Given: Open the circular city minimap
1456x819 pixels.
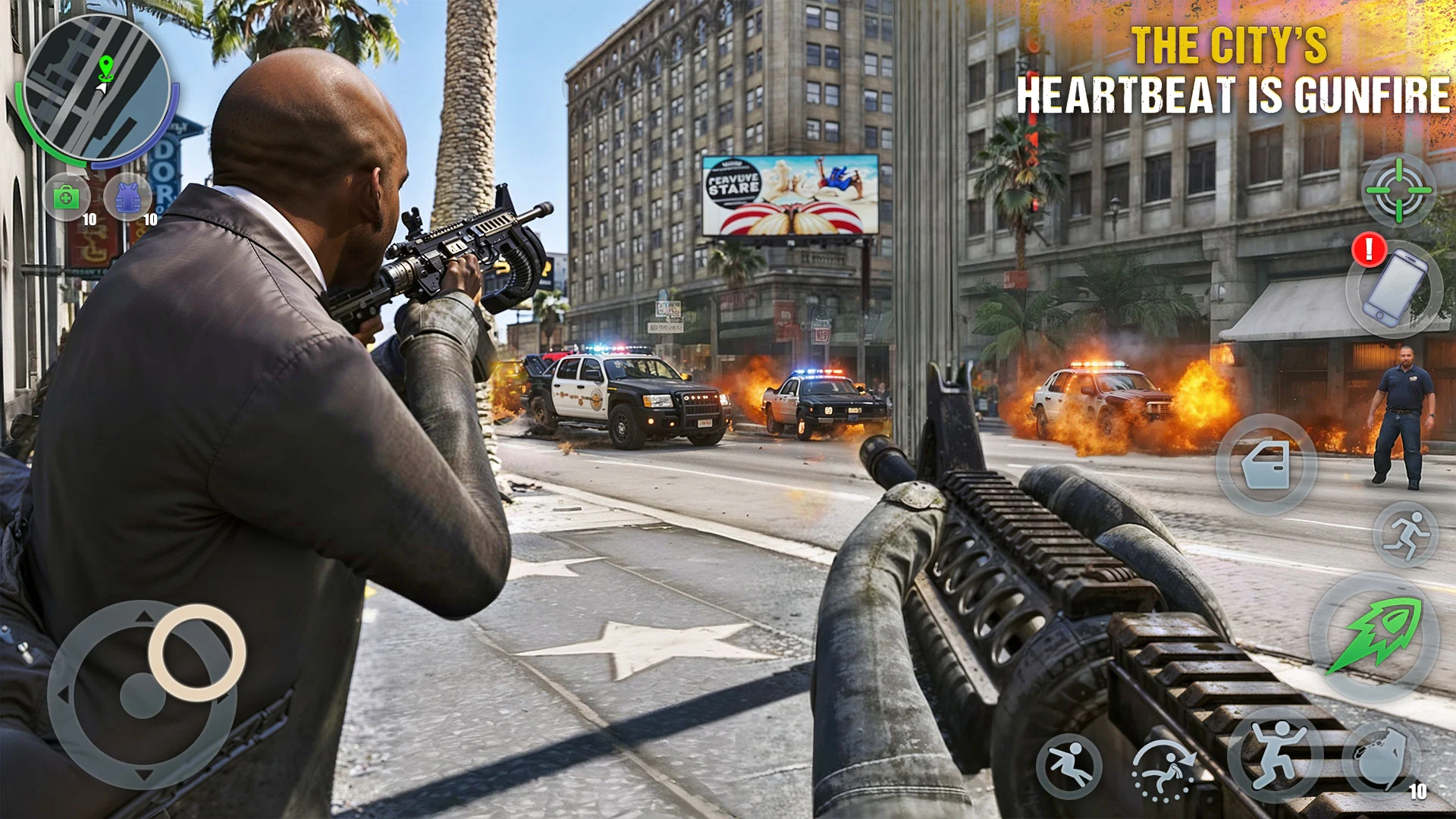Looking at the screenshot, I should point(97,89).
